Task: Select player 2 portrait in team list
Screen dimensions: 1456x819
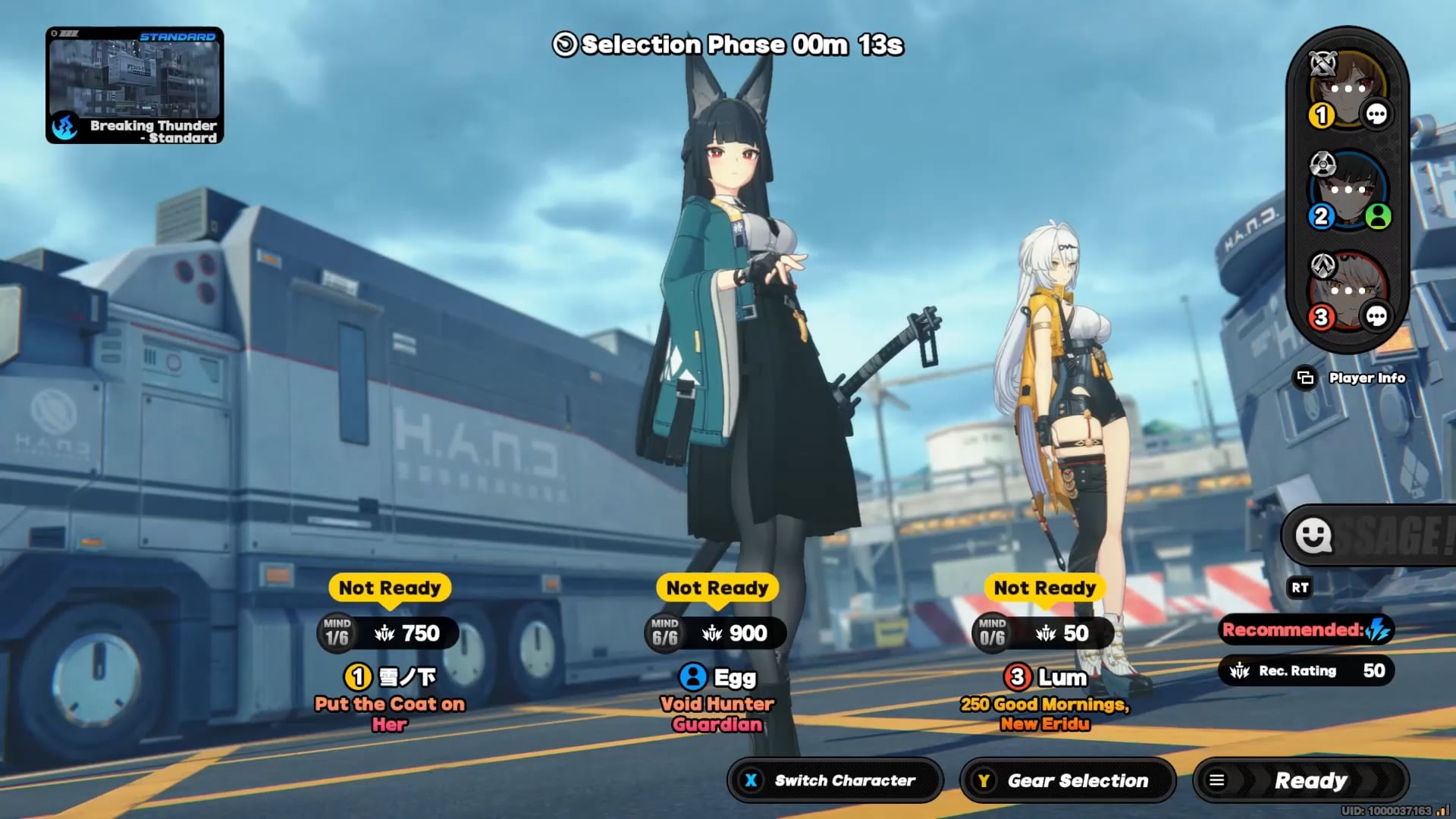Action: click(1348, 190)
